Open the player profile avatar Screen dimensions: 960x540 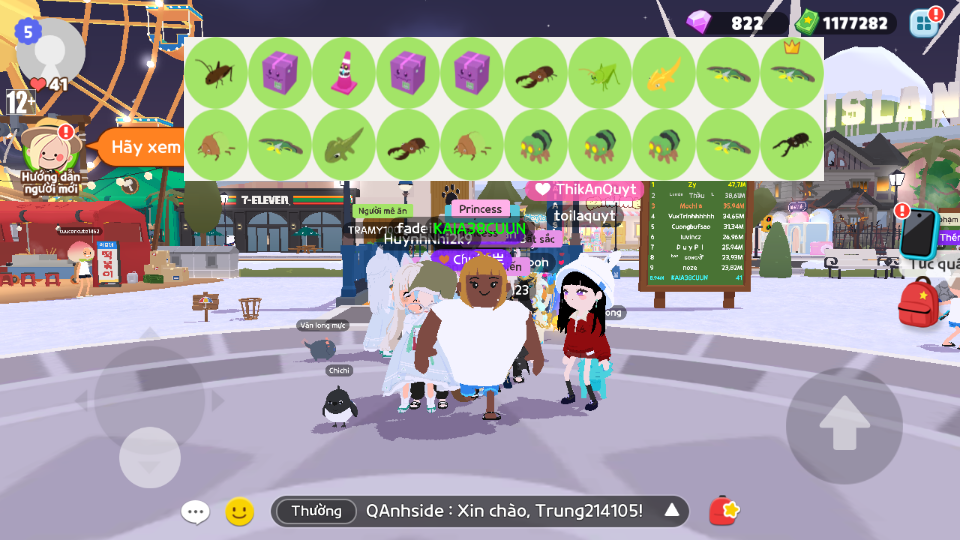[50, 50]
